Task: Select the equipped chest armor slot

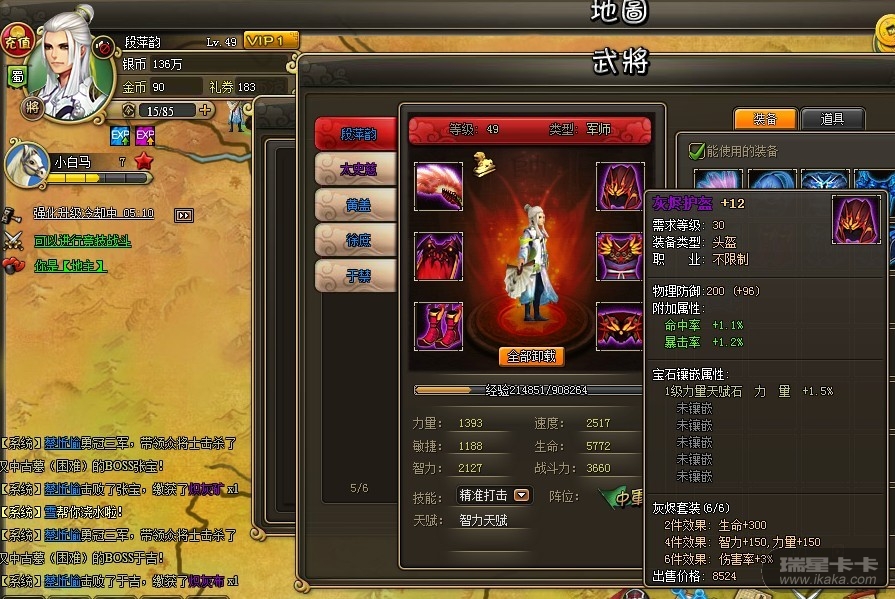Action: point(621,256)
